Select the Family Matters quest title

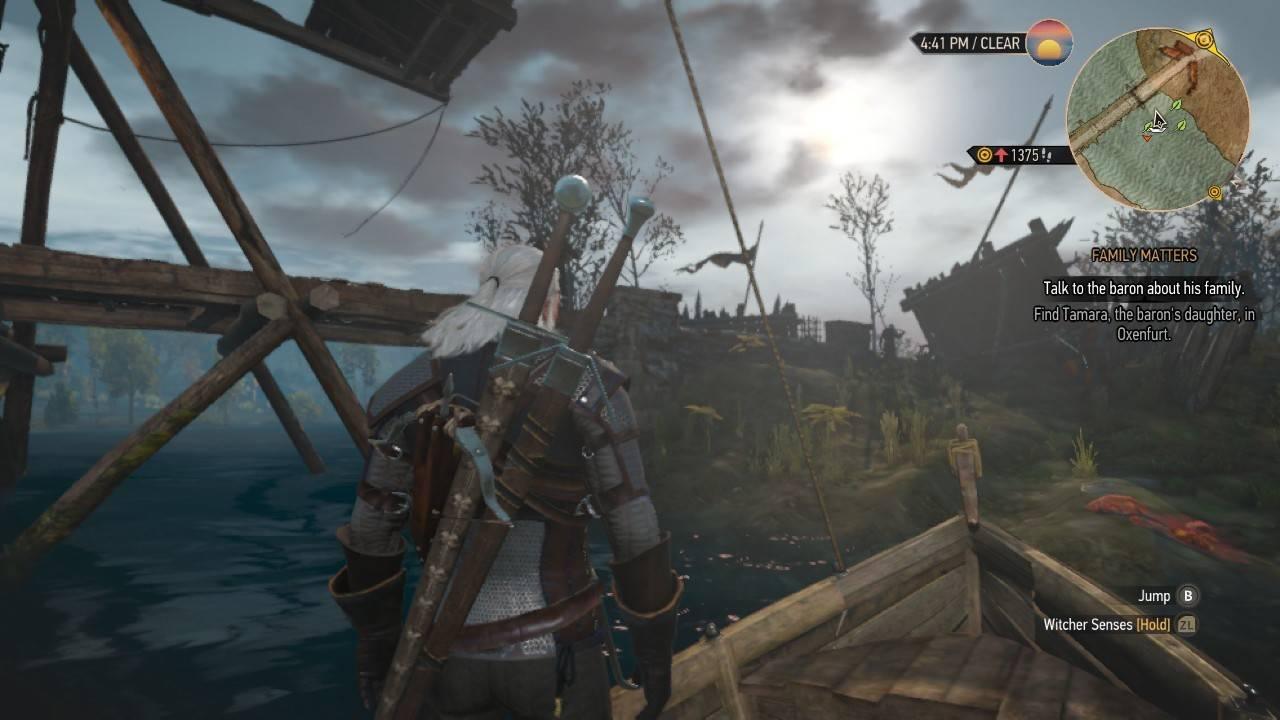click(1144, 256)
